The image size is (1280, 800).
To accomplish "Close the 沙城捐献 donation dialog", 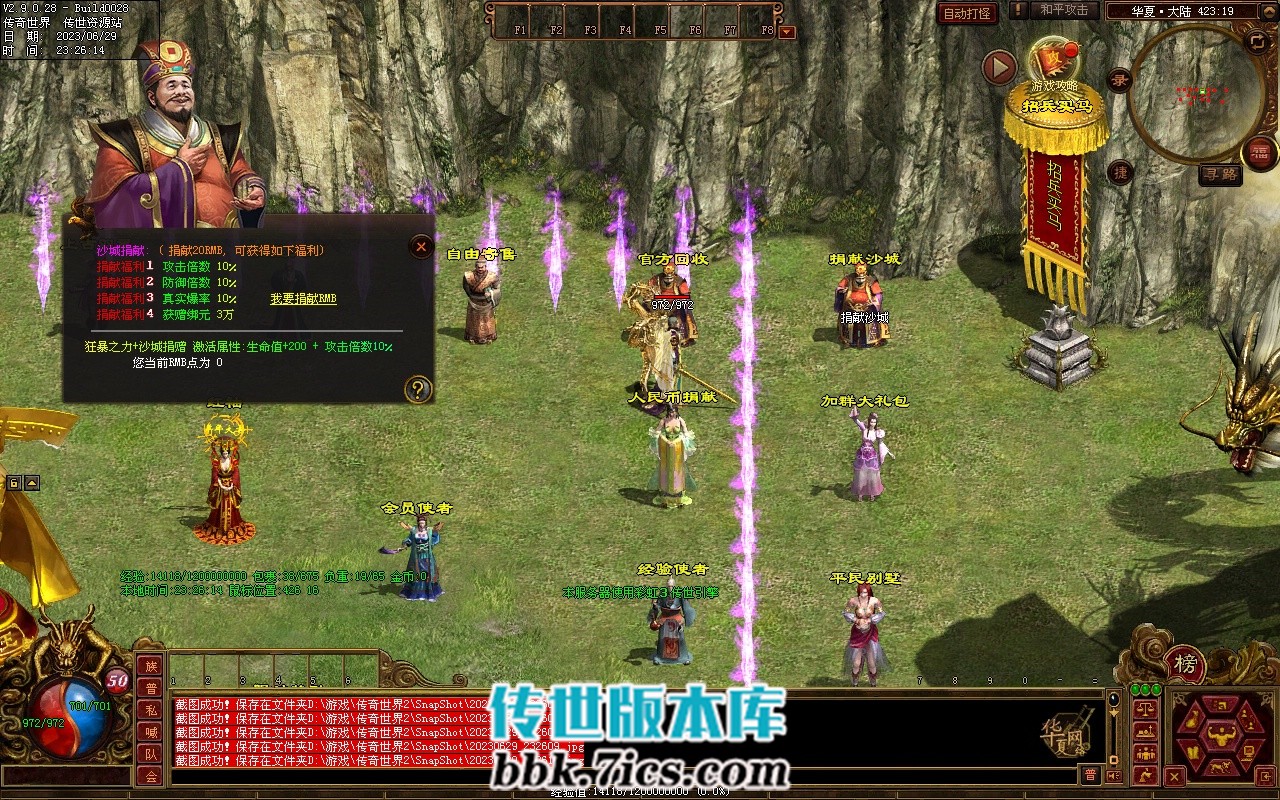I will click(x=422, y=246).
